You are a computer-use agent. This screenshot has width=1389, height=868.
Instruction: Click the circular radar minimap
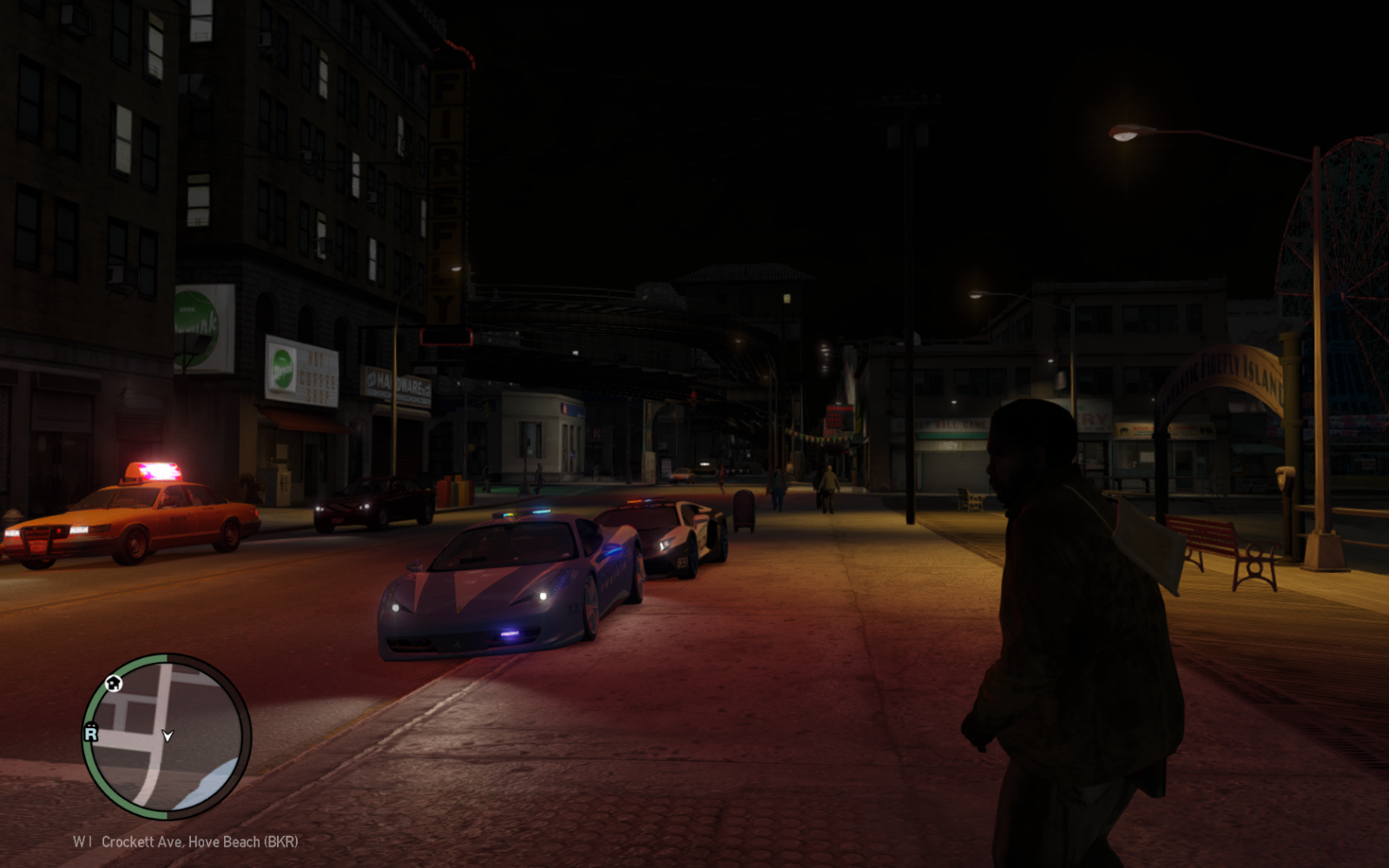click(166, 736)
